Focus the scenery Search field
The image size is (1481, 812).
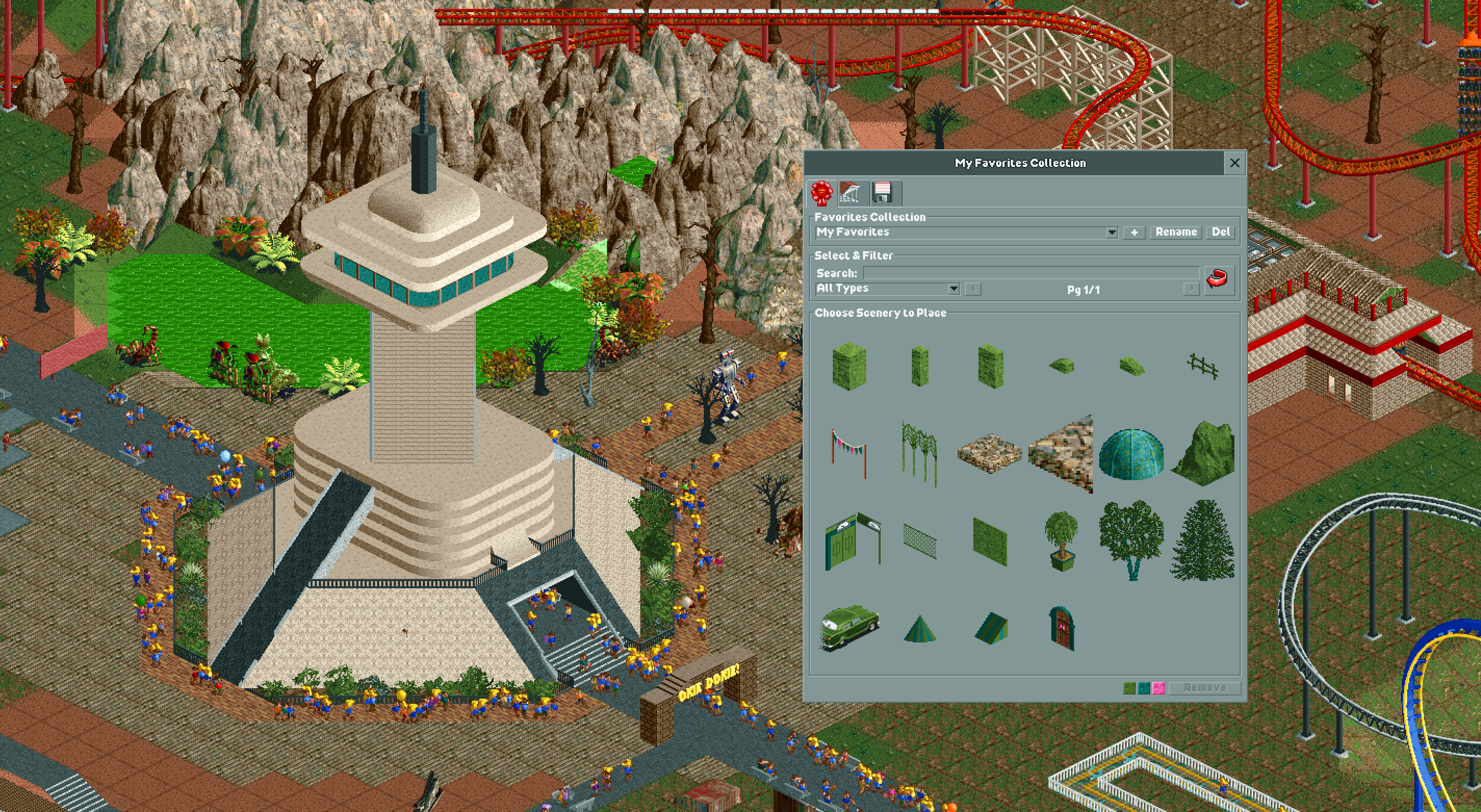[x=1031, y=273]
